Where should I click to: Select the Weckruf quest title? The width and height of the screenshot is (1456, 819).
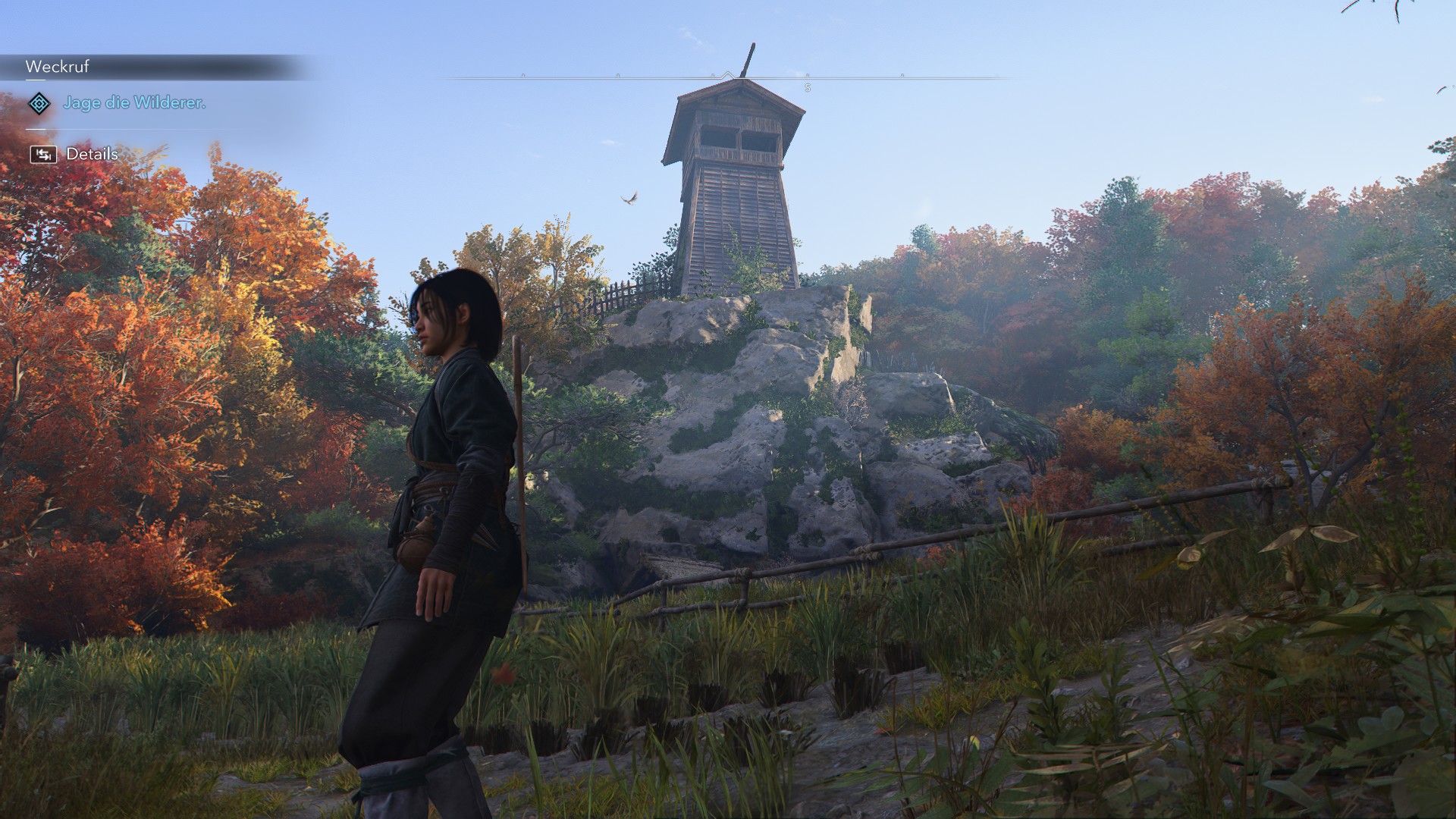point(58,67)
